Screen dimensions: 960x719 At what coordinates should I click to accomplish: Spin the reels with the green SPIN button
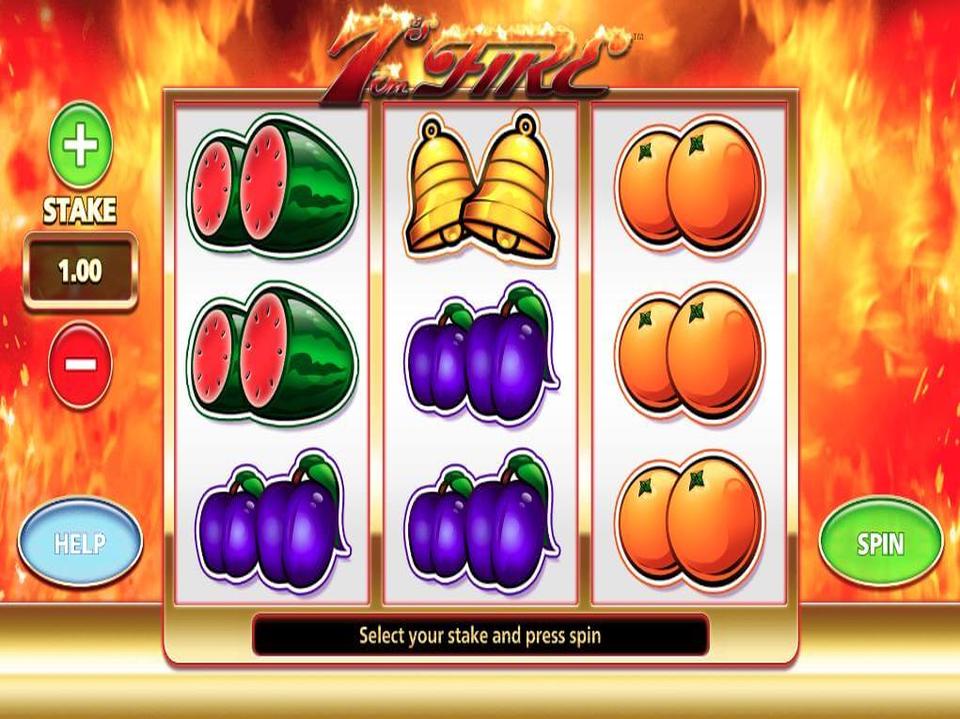[880, 543]
